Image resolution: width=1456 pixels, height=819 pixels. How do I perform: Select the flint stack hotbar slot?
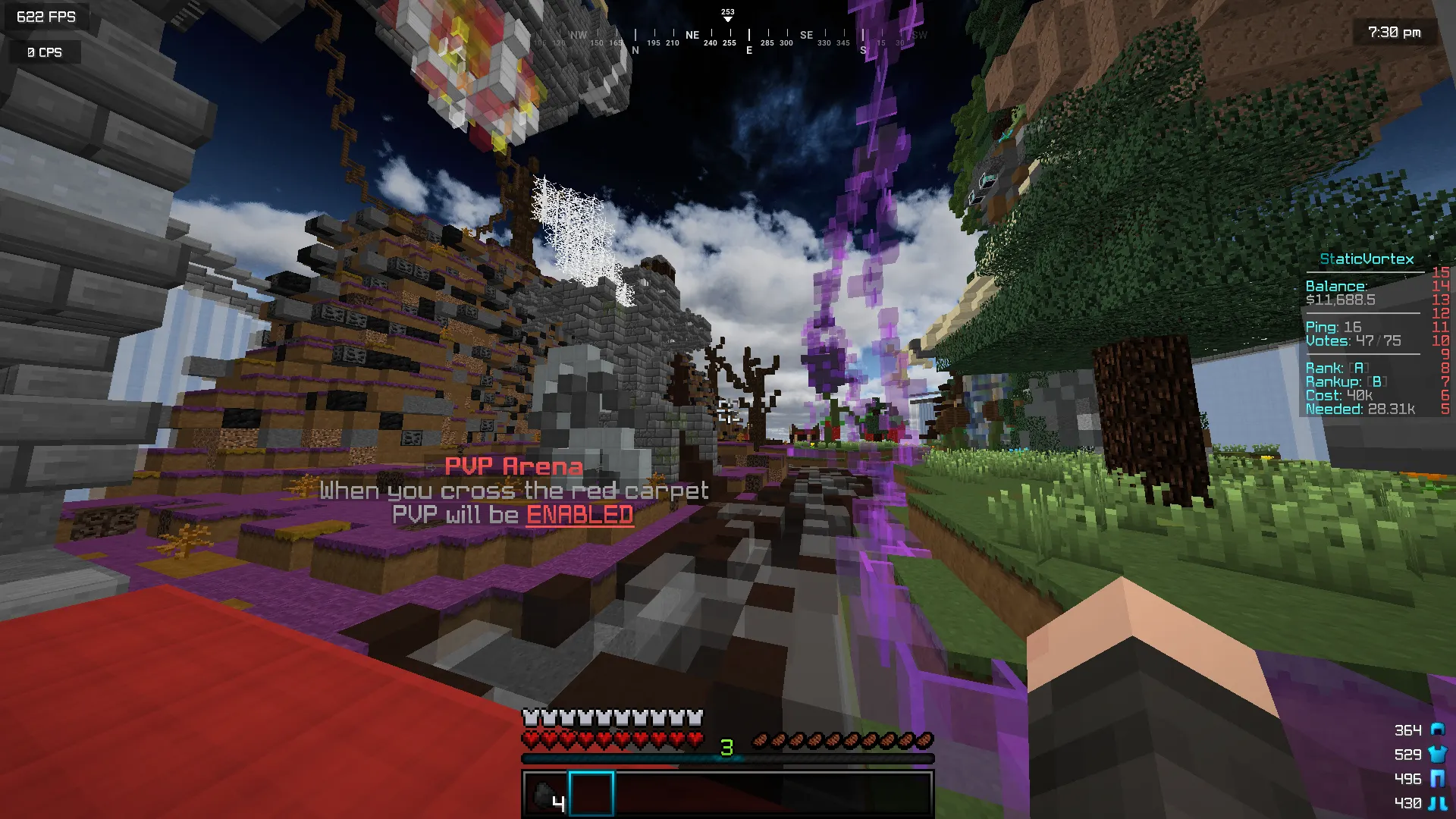click(545, 794)
